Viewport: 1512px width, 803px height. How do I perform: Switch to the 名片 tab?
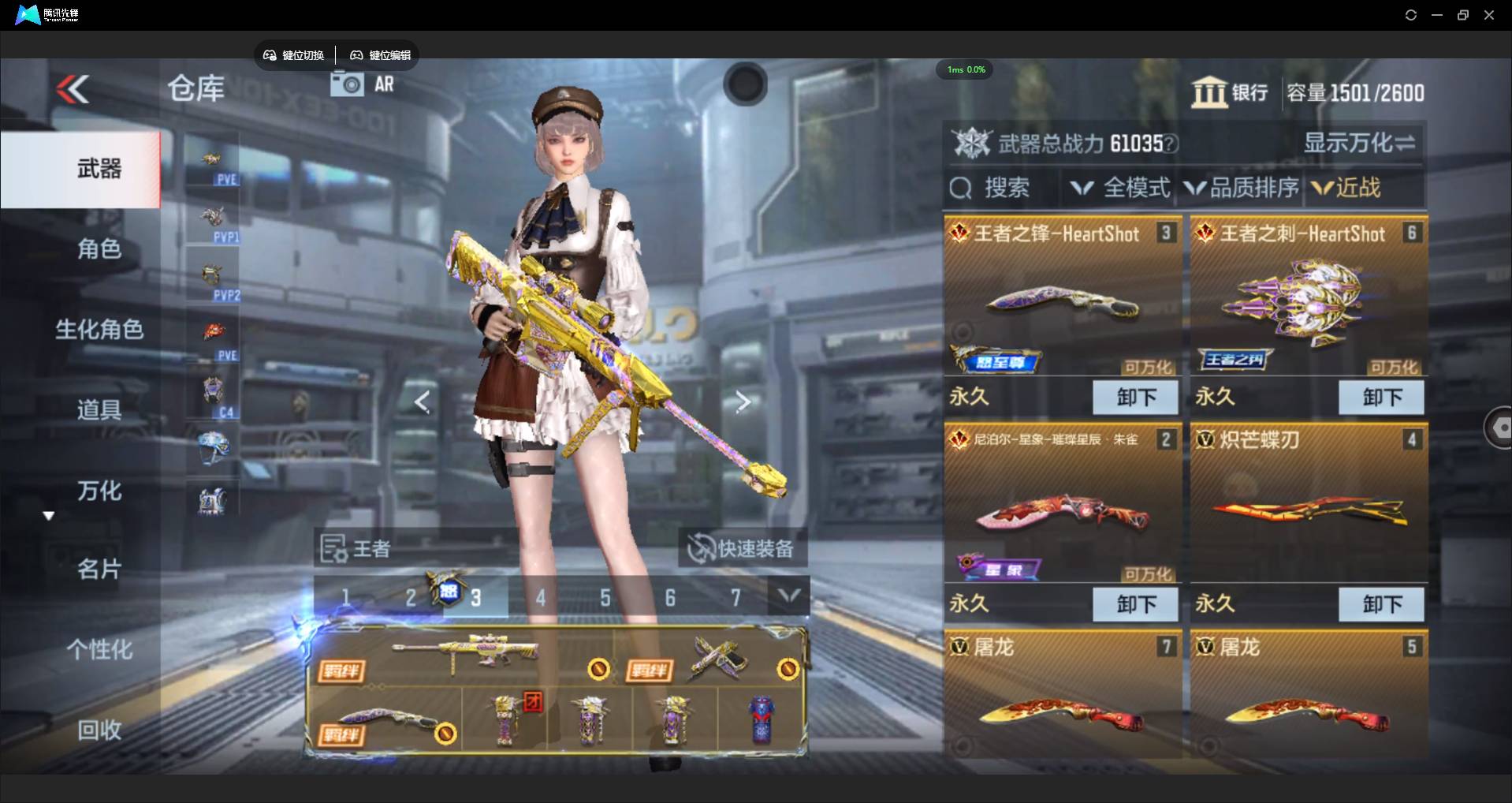click(x=99, y=569)
